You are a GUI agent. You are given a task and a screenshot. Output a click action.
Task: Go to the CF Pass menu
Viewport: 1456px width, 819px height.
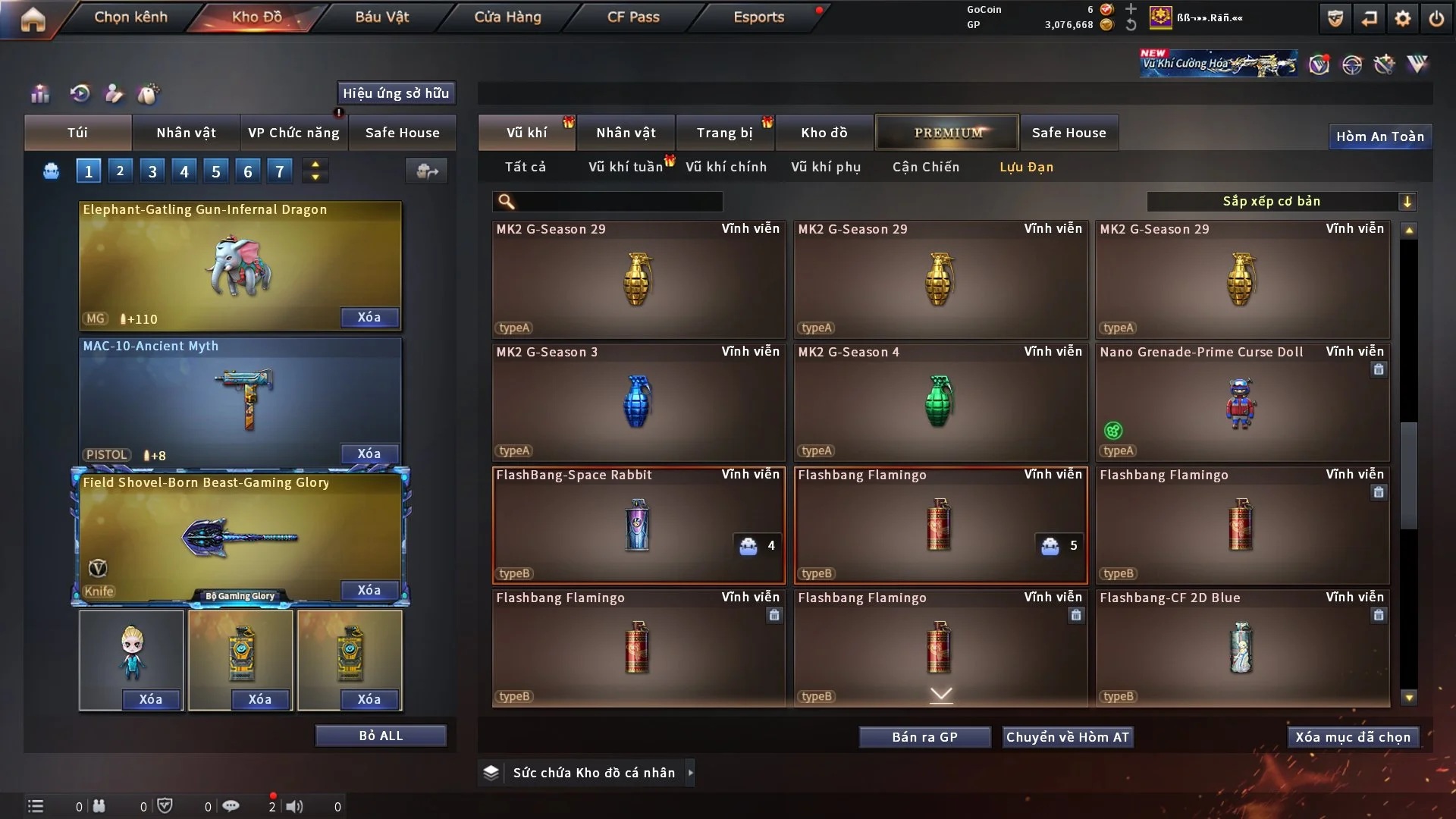(633, 17)
